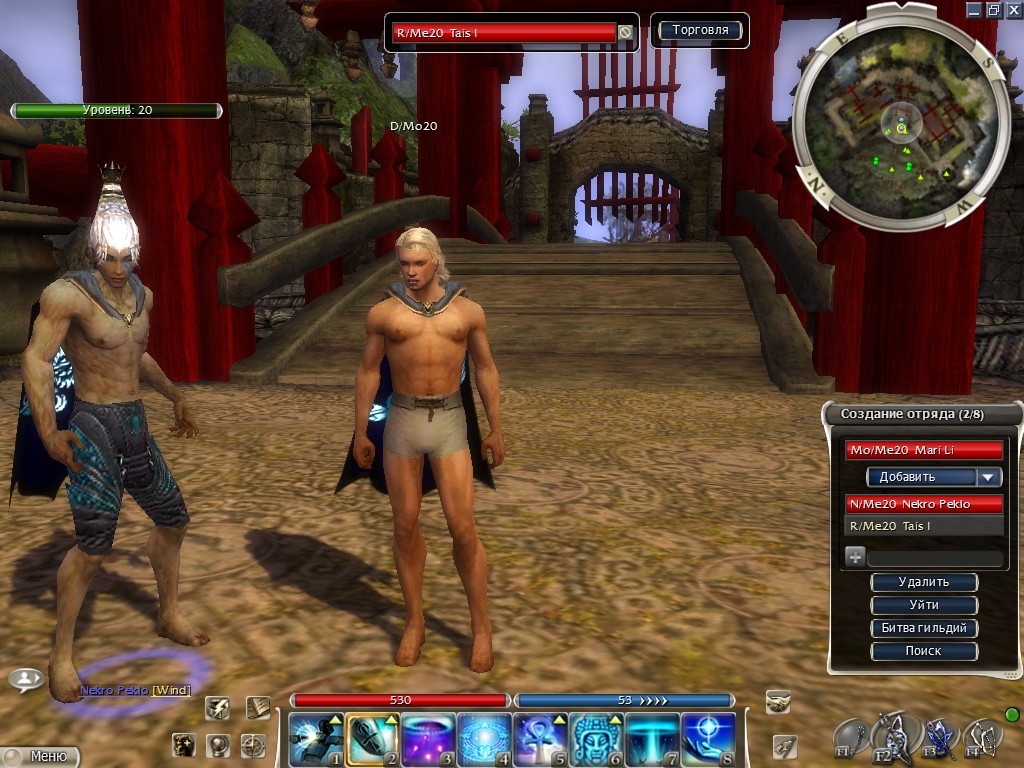Screen dimensions: 1024x768
Task: Click the plus invite button
Action: tap(855, 558)
